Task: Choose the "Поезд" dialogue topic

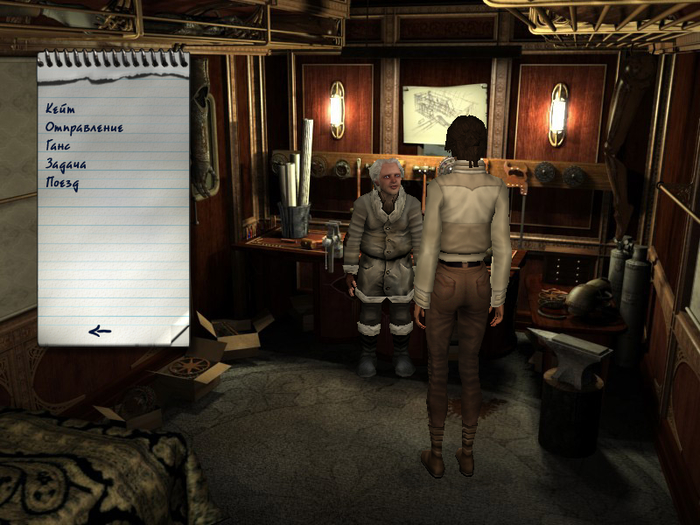Action: tap(62, 183)
